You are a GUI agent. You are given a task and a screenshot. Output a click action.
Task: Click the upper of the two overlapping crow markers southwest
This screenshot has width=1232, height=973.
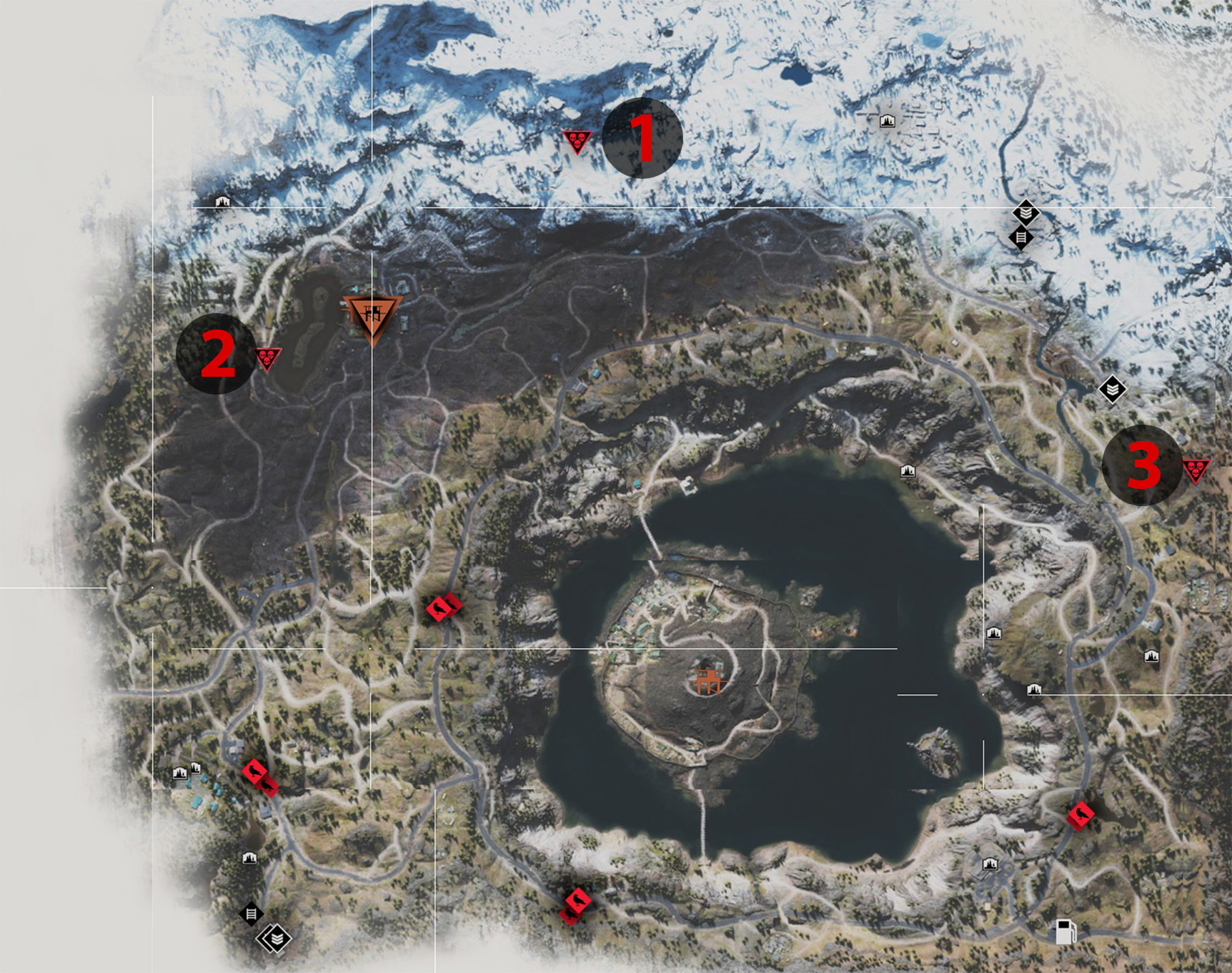pos(255,771)
